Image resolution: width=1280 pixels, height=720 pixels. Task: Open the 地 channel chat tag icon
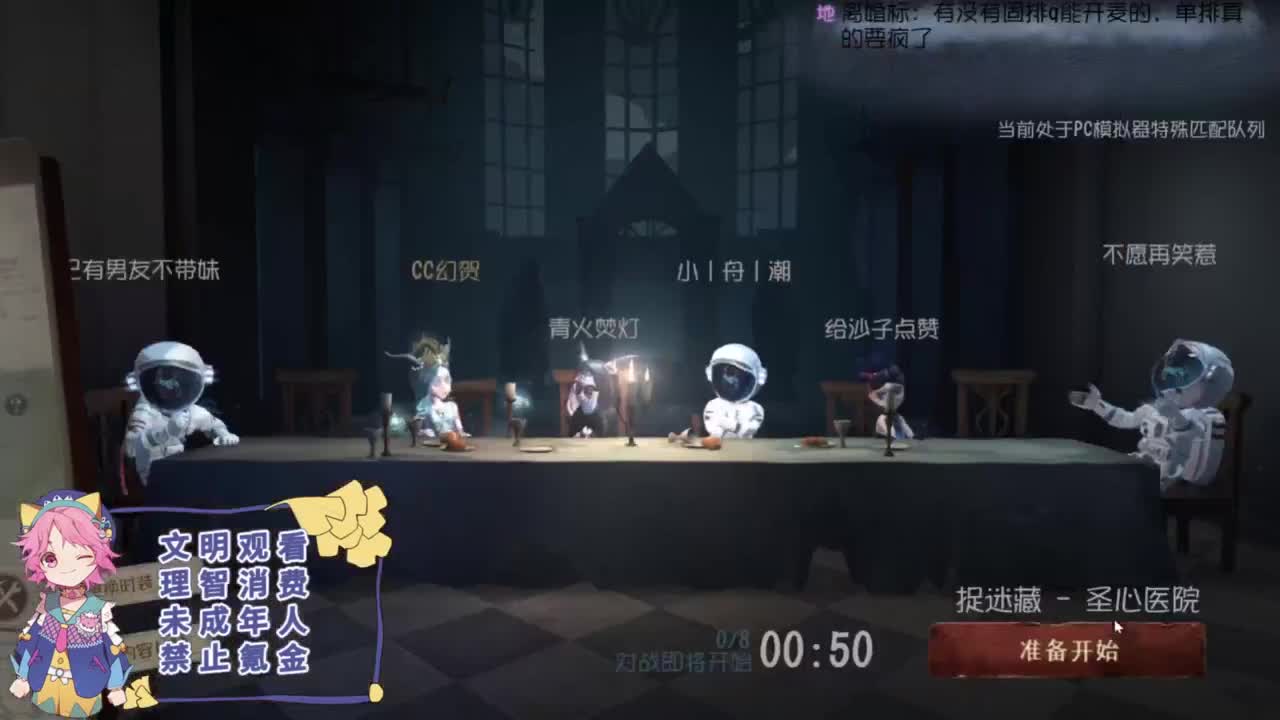(826, 14)
